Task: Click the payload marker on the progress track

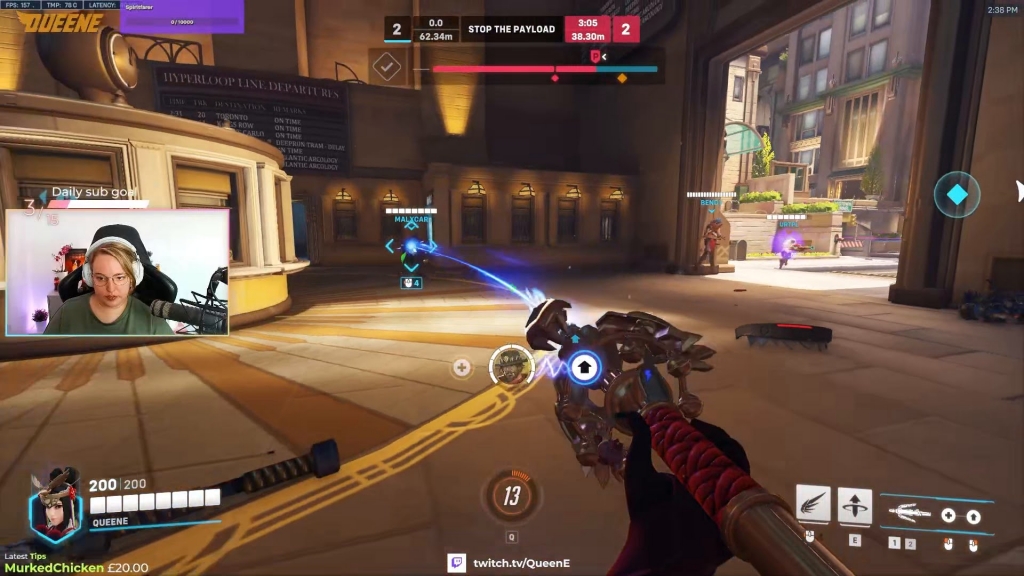Action: [x=596, y=57]
